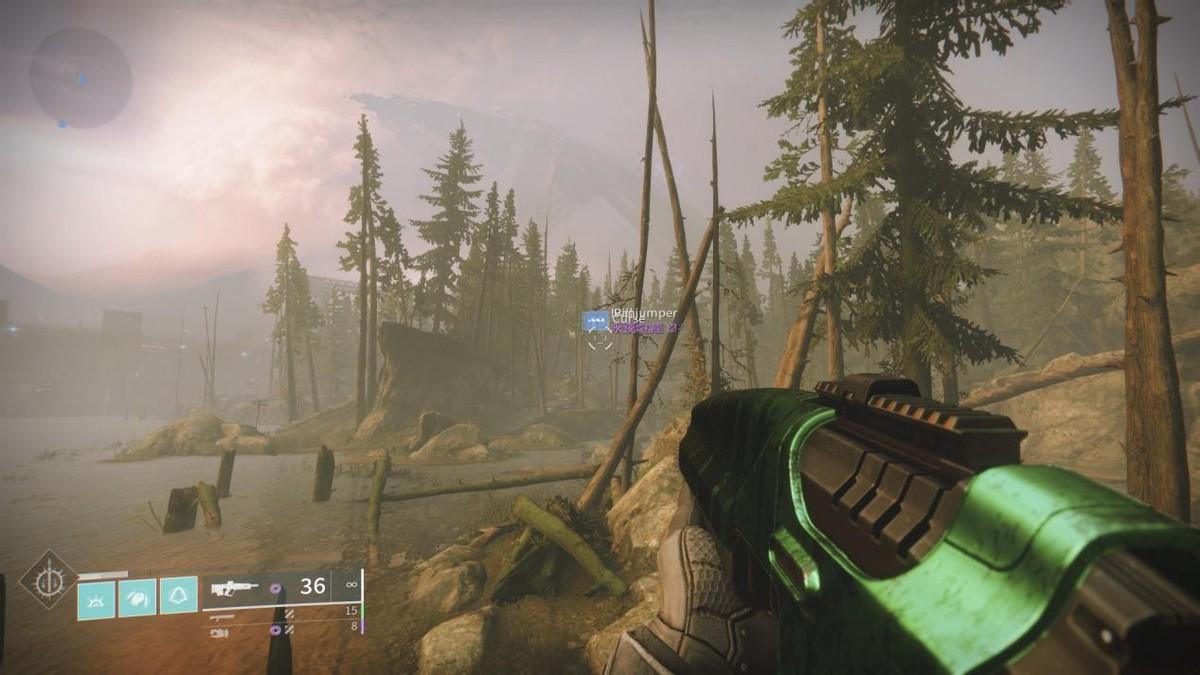The image size is (1200, 675).
Task: Use the melee fist ability icon
Action: click(138, 597)
